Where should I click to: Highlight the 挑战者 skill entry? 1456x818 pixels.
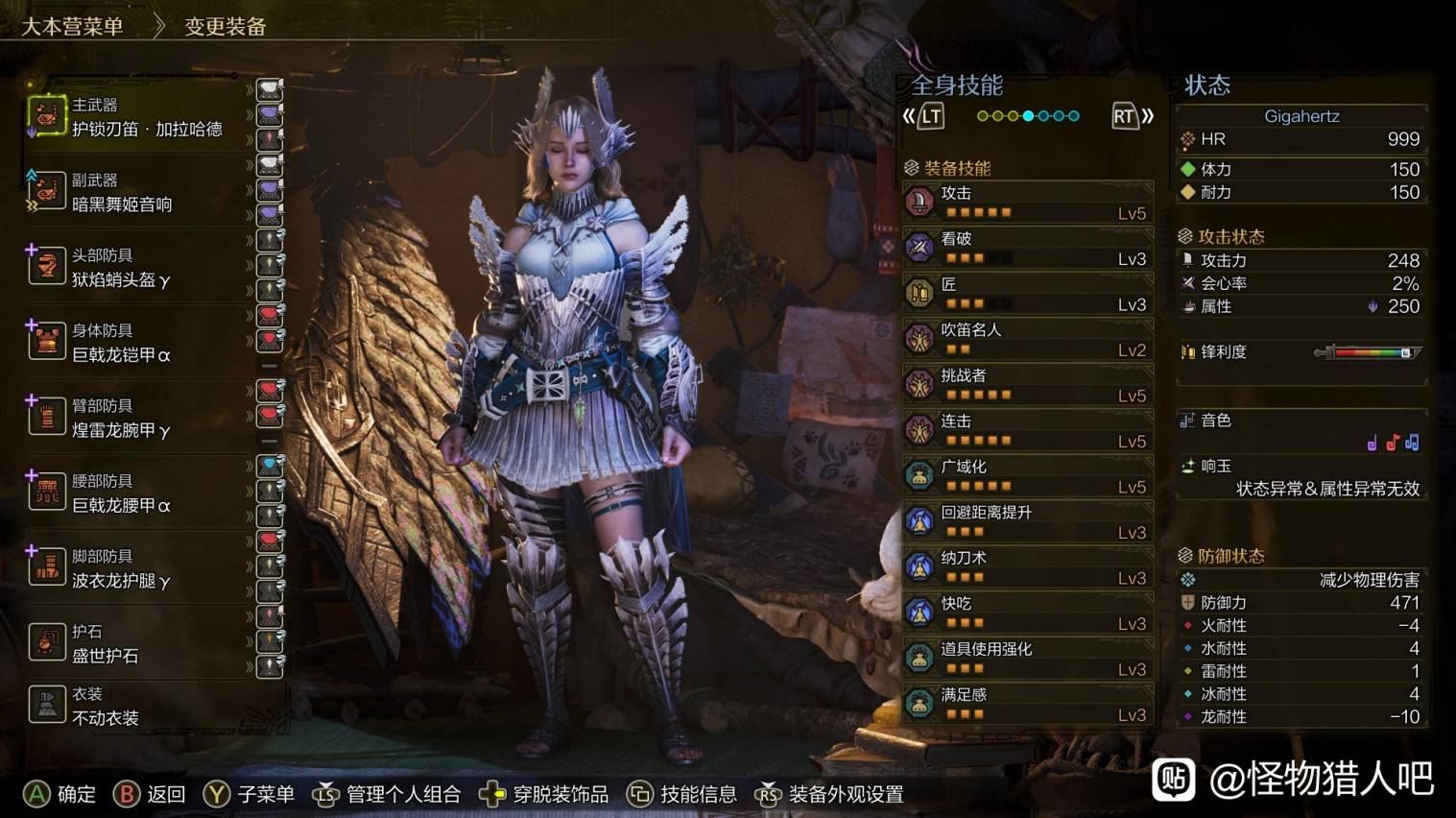click(1027, 385)
